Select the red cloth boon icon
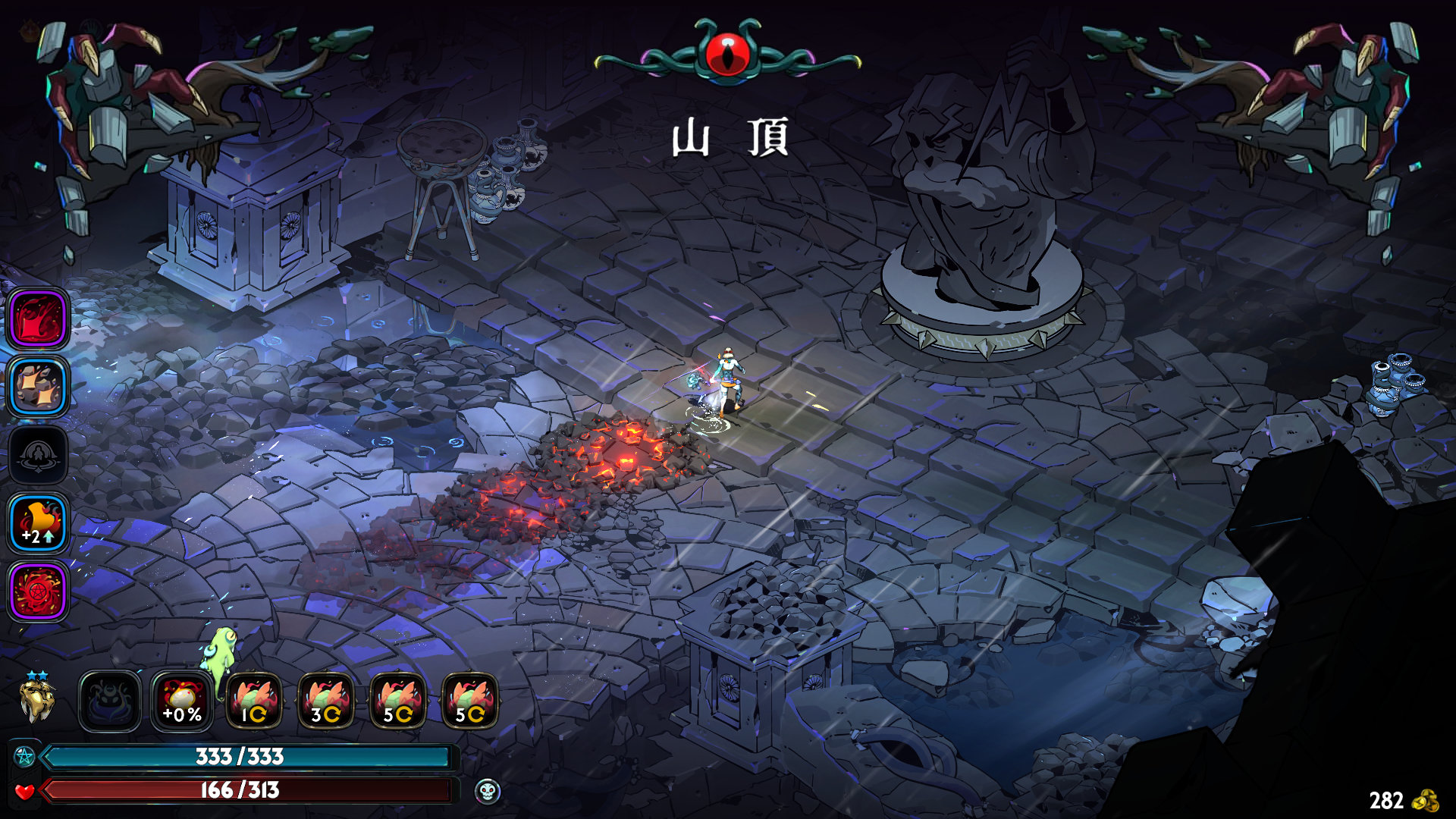This screenshot has height=819, width=1456. 38,318
